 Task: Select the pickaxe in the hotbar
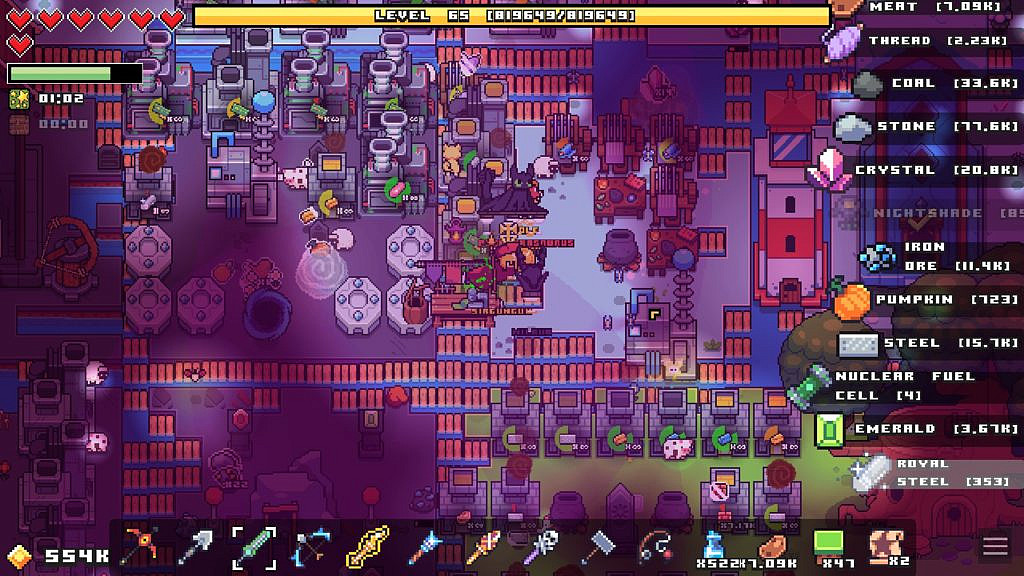pos(140,546)
